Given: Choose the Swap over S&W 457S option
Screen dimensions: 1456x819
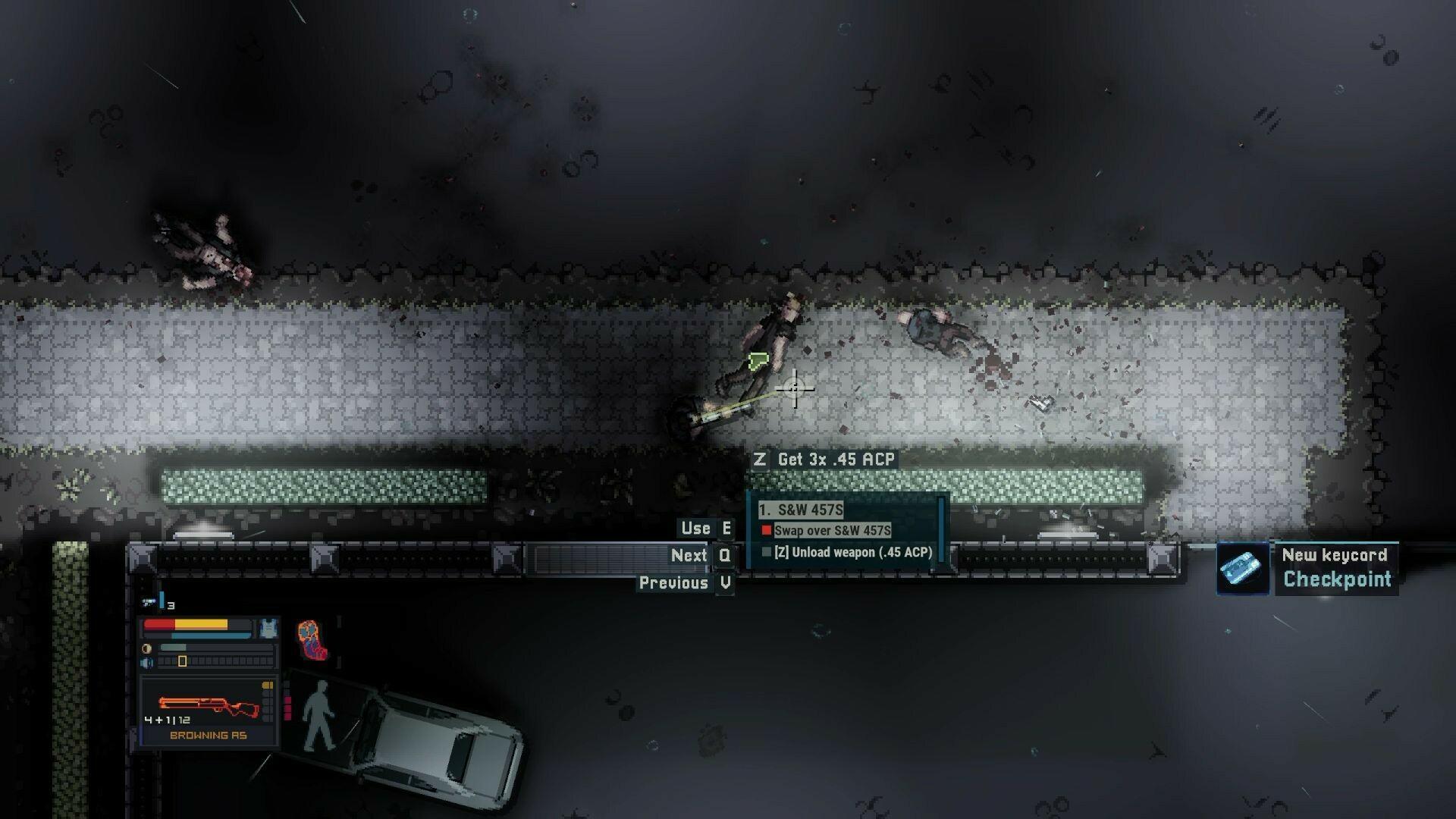Looking at the screenshot, I should pyautogui.click(x=832, y=532).
